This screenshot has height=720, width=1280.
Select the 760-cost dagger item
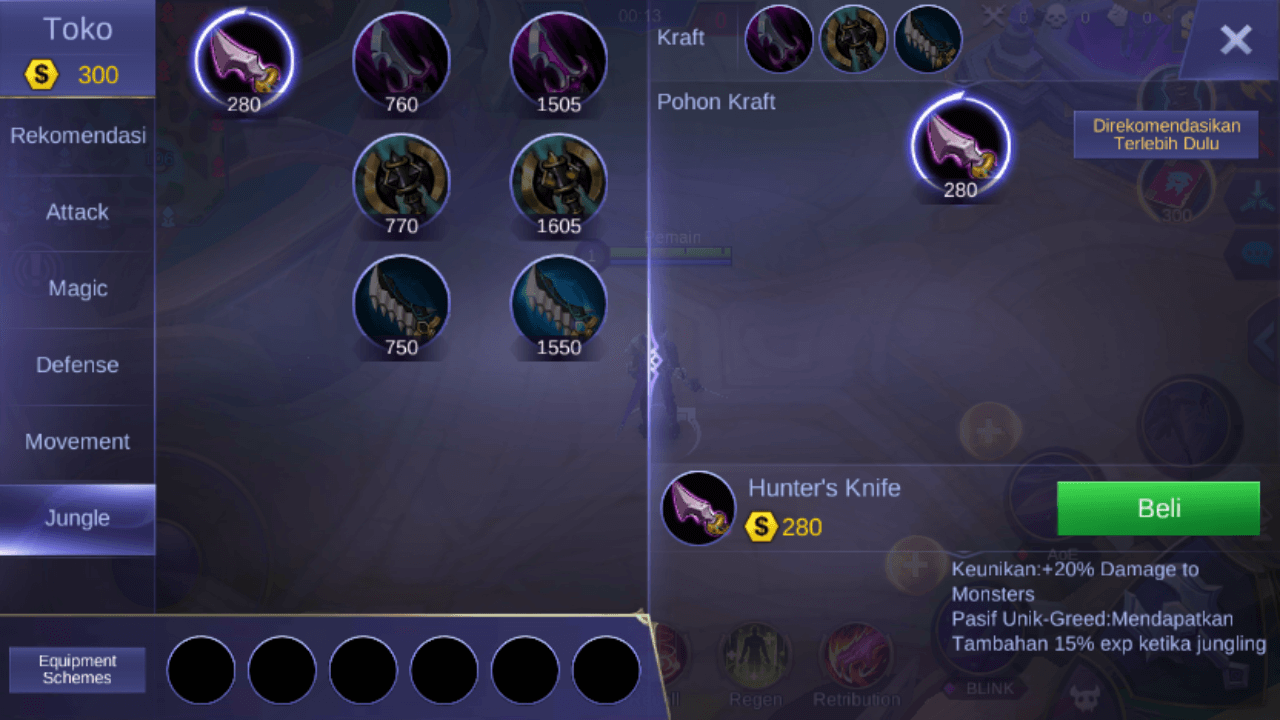(x=401, y=60)
